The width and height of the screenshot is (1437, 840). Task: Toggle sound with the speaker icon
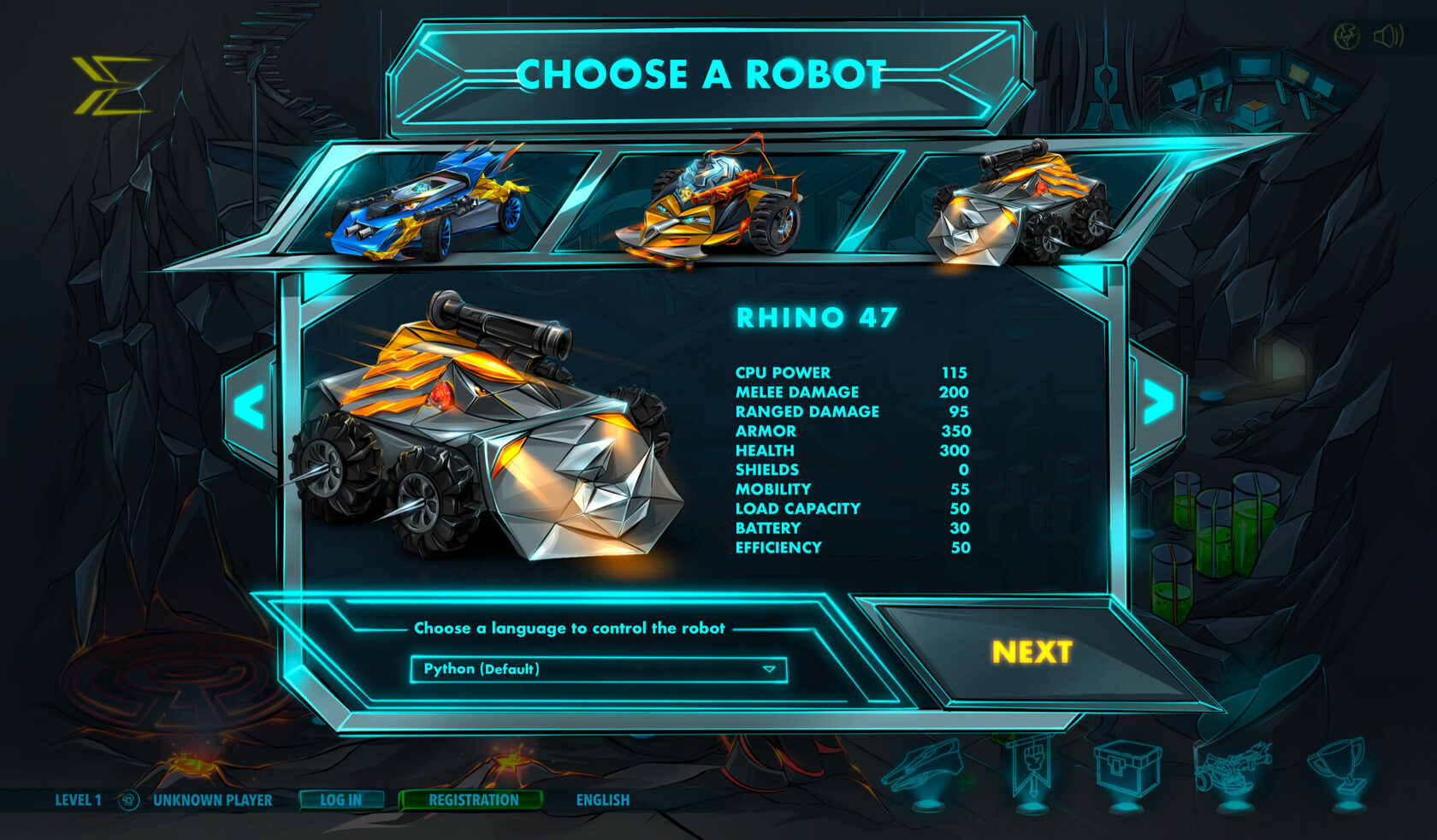1389,36
